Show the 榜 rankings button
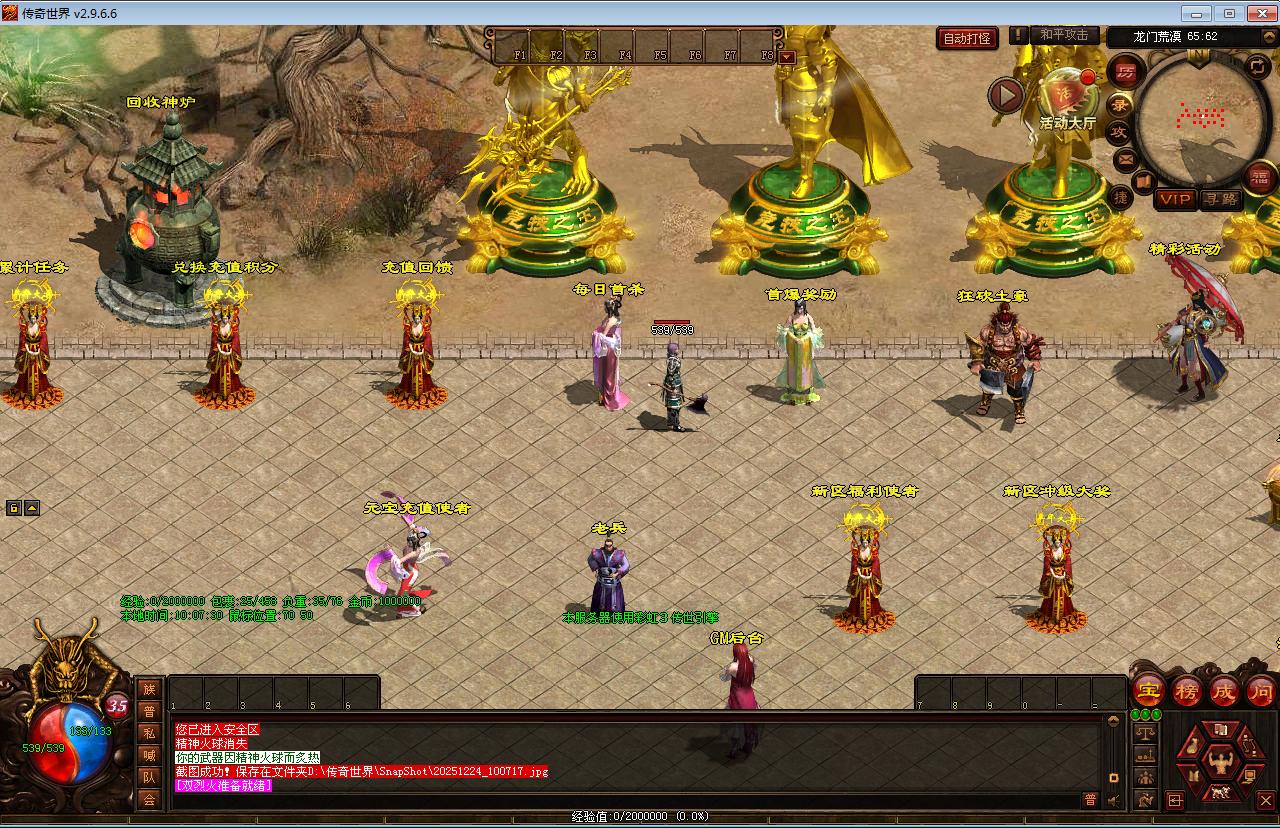This screenshot has height=828, width=1280. pos(1186,690)
